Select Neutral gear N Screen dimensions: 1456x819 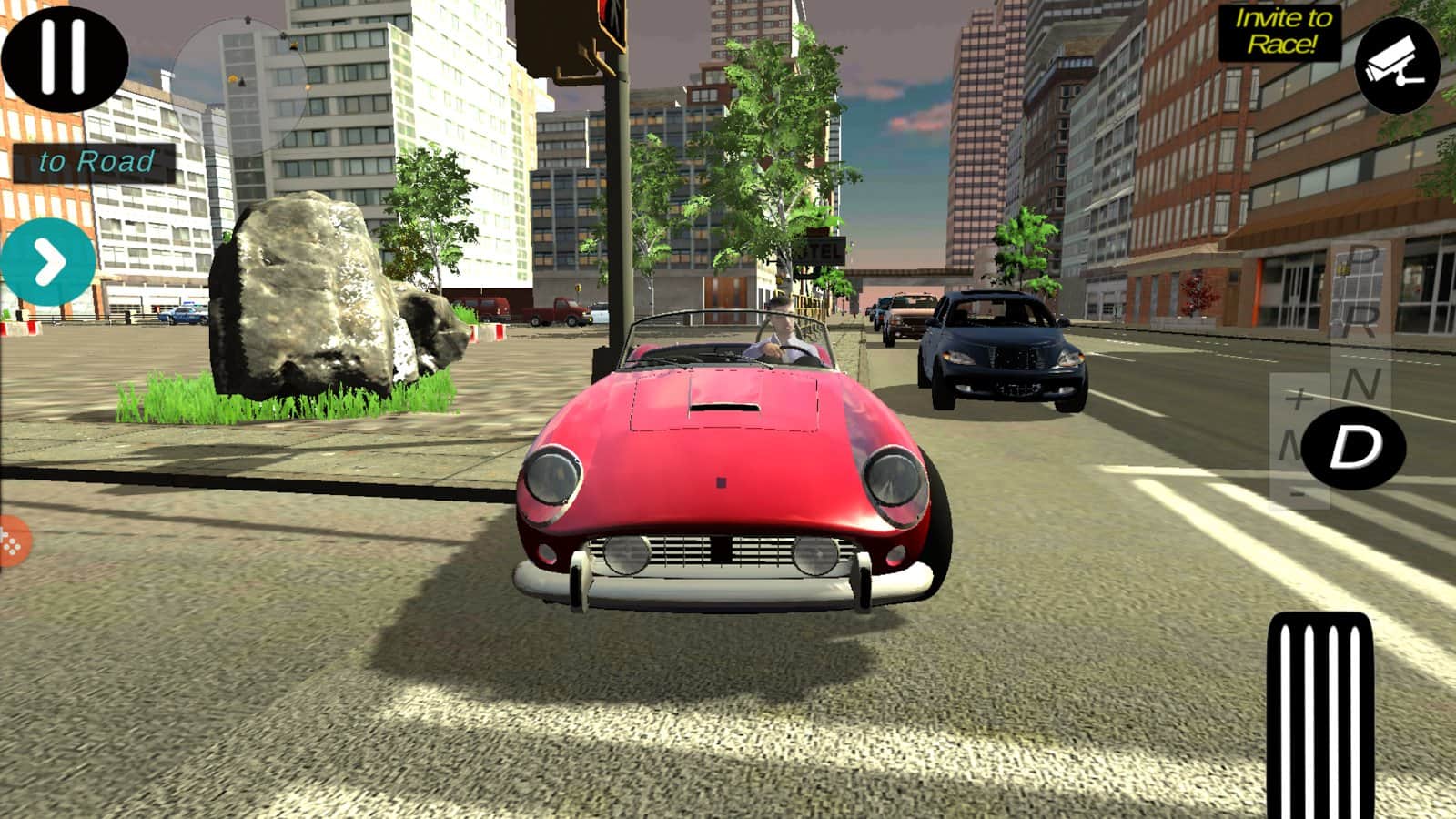[1361, 381]
